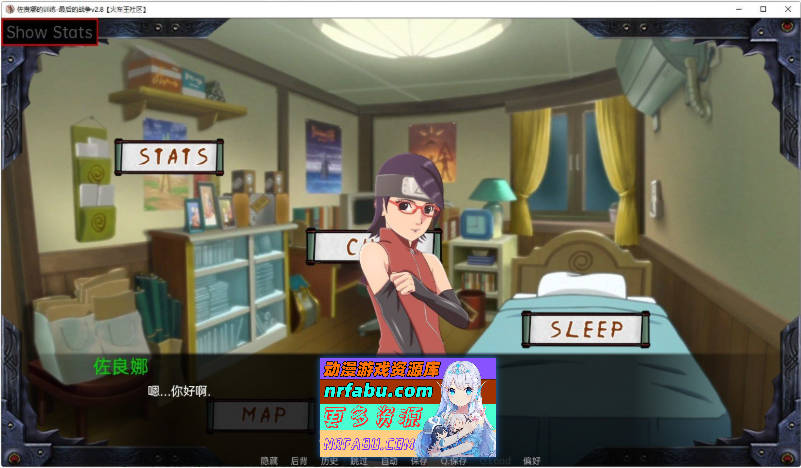Viewport: 801px width, 468px height.
Task: Go back with the 后背 option
Action: pyautogui.click(x=298, y=461)
